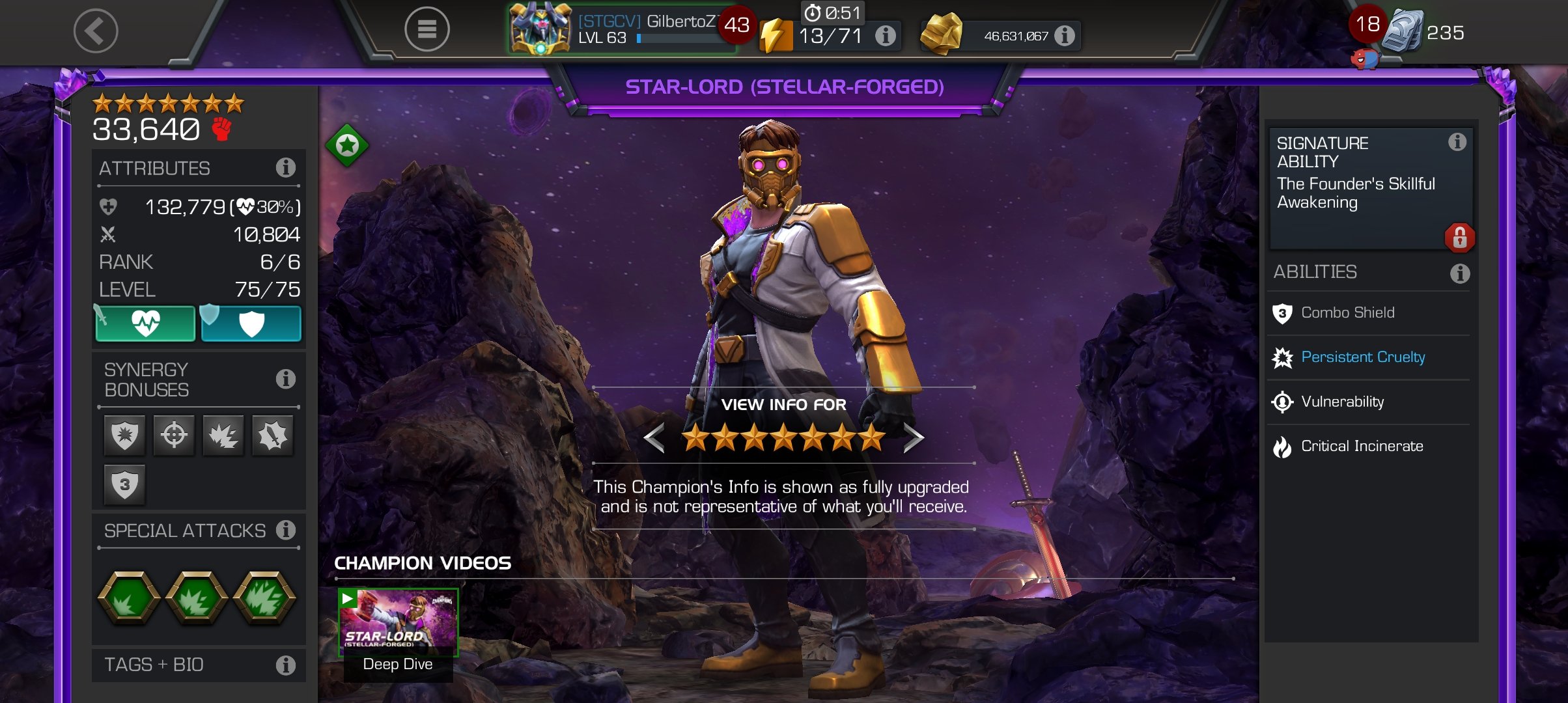The width and height of the screenshot is (1568, 703).
Task: Go back with the arrow button
Action: [96, 31]
